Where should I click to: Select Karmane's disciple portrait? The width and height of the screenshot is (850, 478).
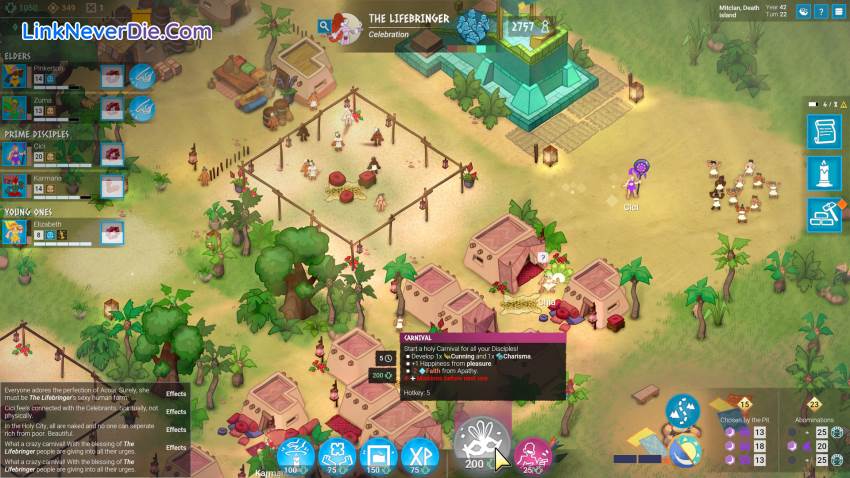(15, 185)
